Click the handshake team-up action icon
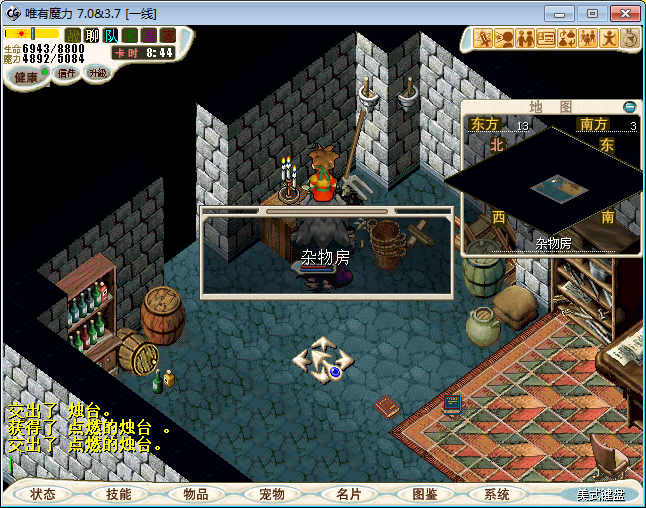Image resolution: width=646 pixels, height=508 pixels. [526, 39]
